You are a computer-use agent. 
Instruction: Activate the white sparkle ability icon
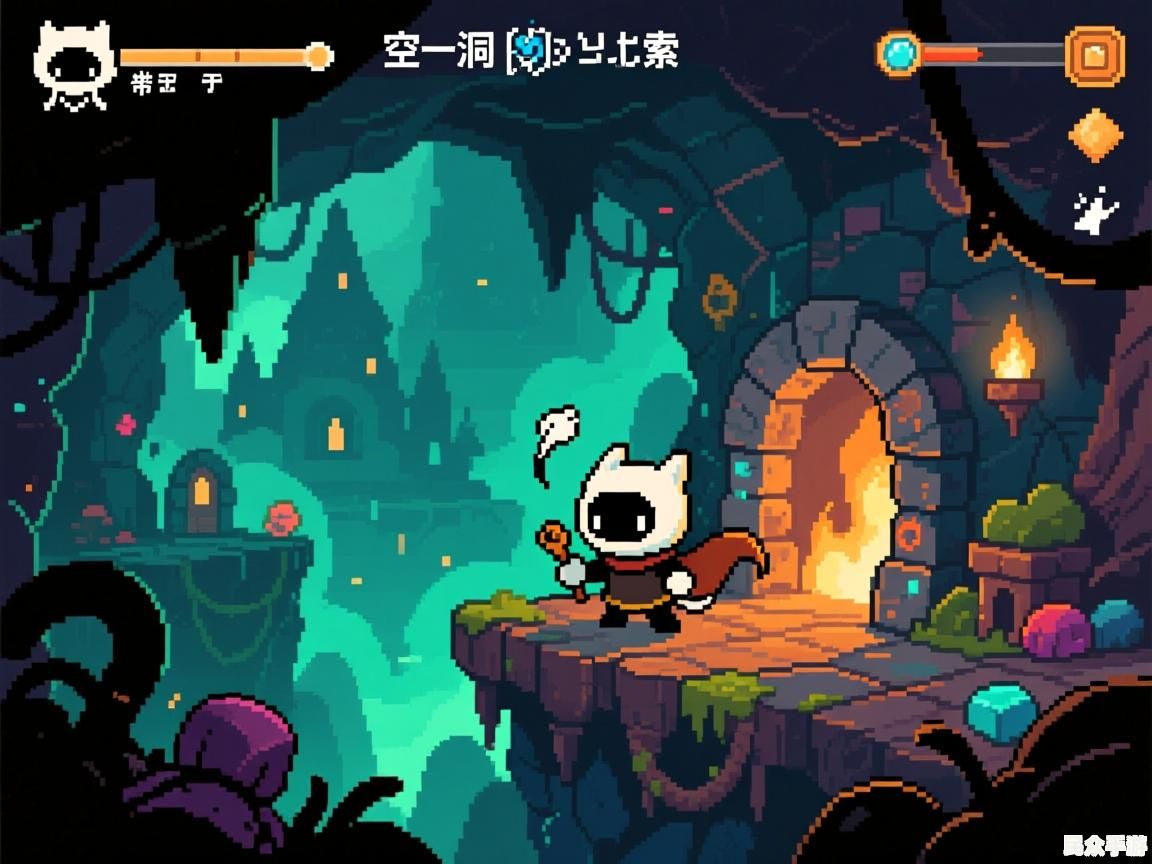[x=1096, y=210]
